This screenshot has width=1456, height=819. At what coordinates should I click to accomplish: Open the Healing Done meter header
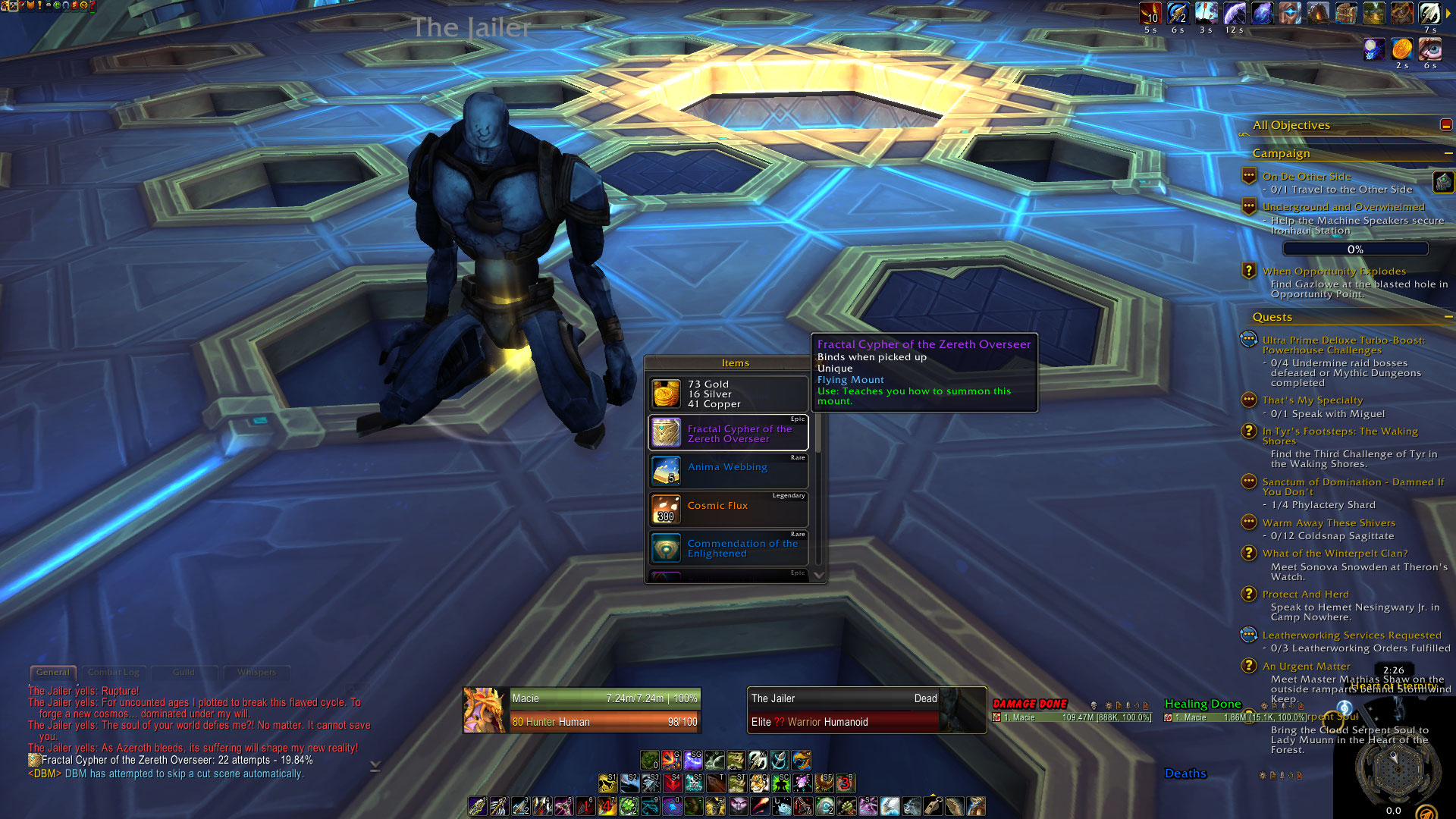(1203, 704)
